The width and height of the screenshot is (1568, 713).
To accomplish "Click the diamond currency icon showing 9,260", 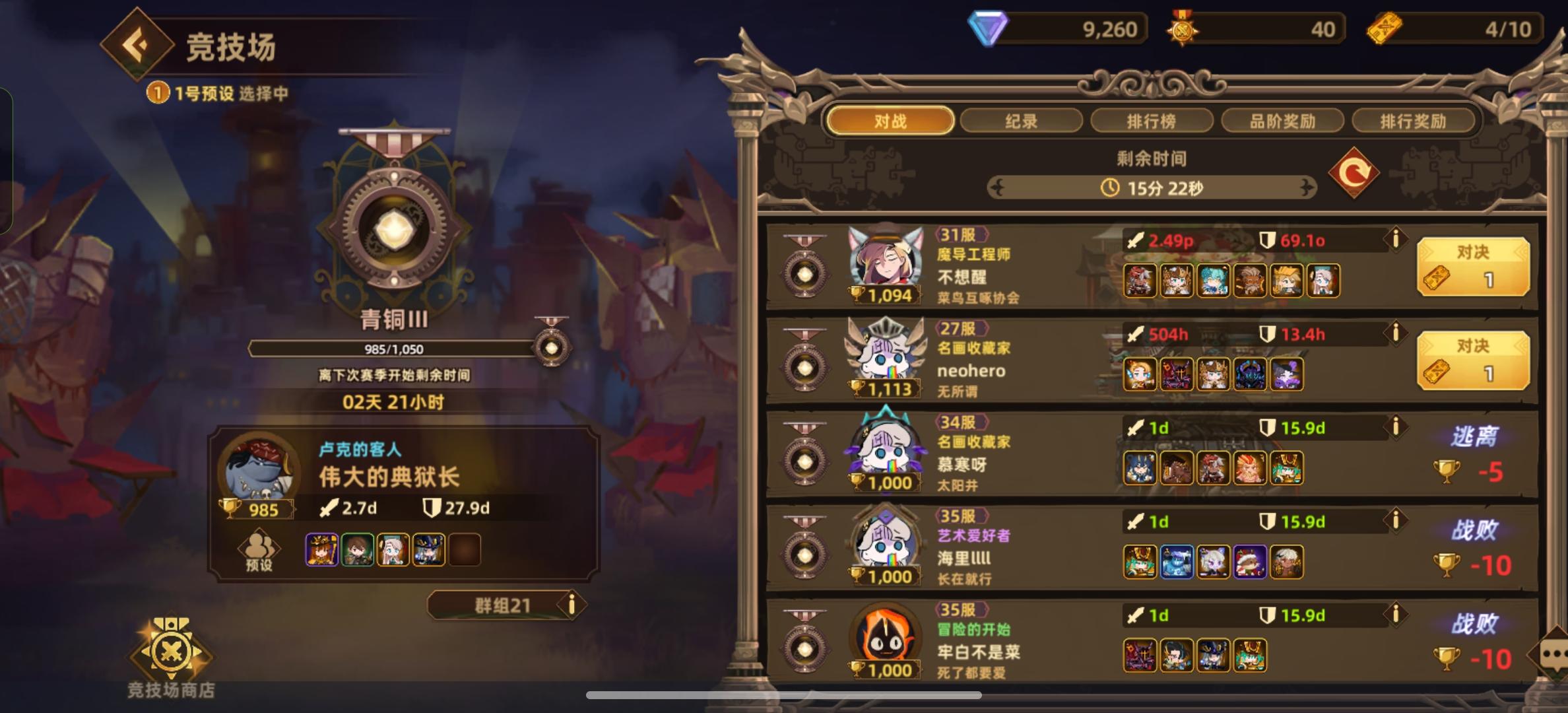I will coord(989,28).
